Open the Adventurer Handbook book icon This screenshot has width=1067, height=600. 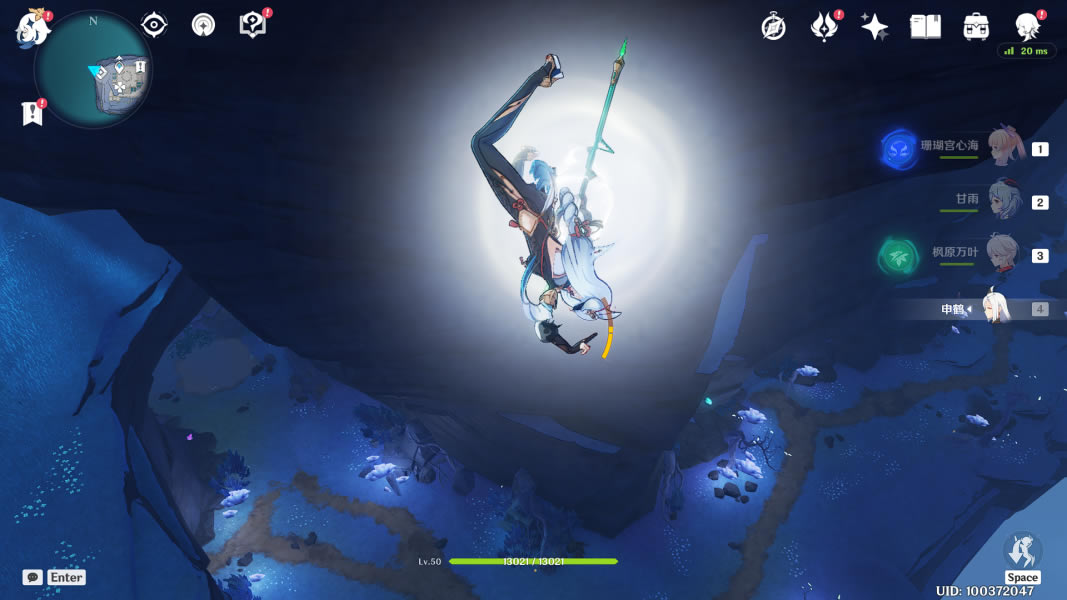tap(925, 27)
